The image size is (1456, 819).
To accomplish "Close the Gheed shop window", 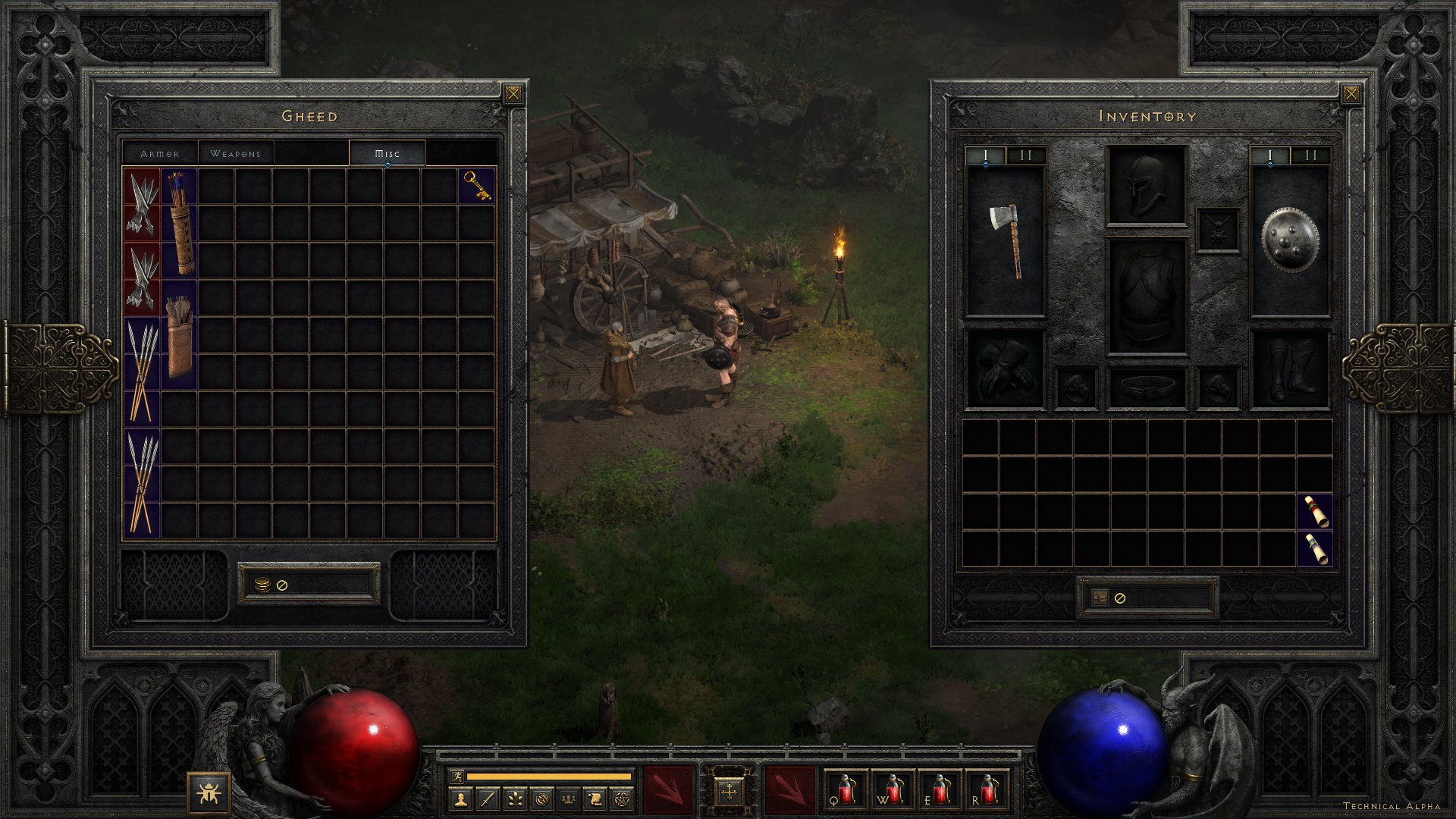I will tap(513, 94).
